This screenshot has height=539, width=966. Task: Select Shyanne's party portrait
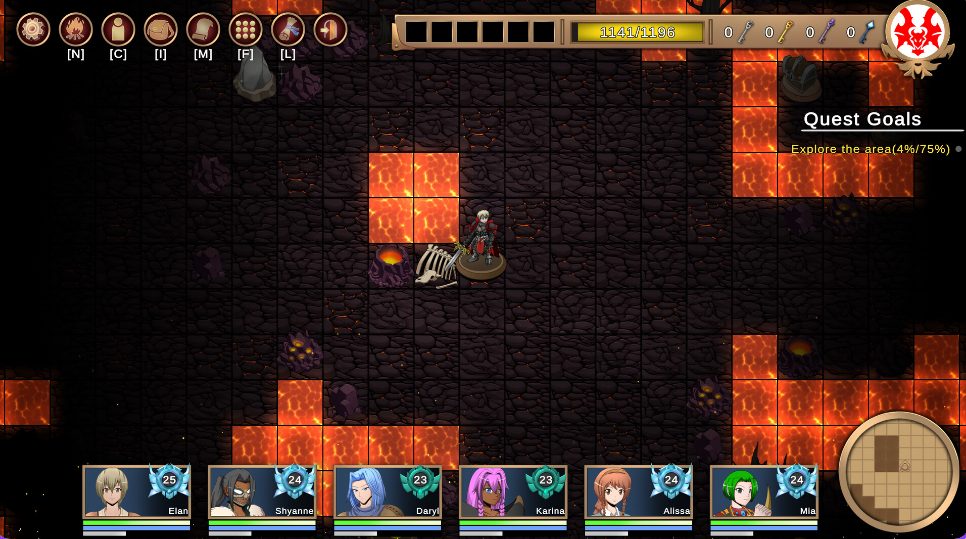[x=262, y=492]
